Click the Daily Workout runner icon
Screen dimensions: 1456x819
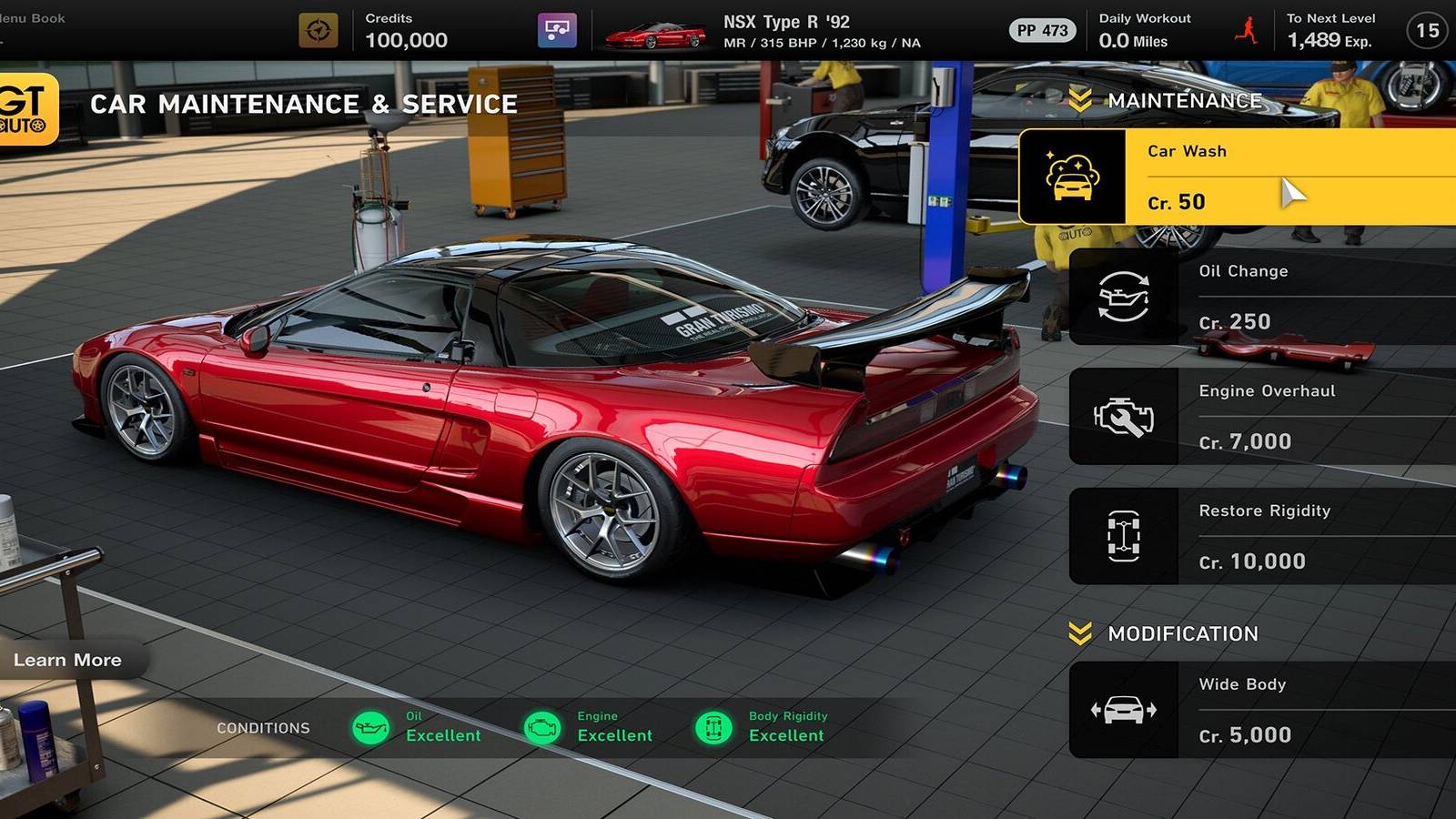coord(1245,28)
